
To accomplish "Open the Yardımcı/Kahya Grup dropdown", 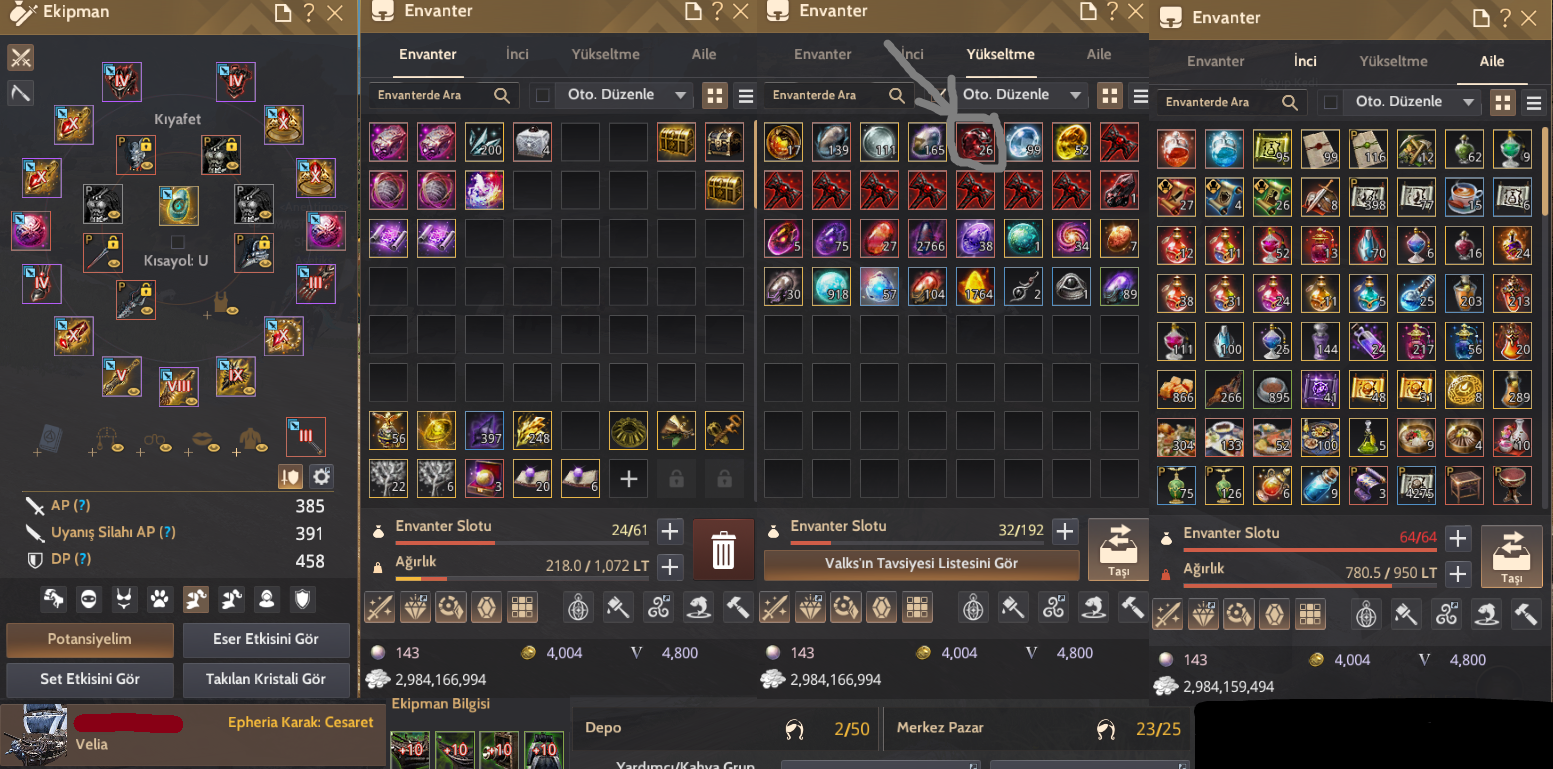I will [x=880, y=764].
